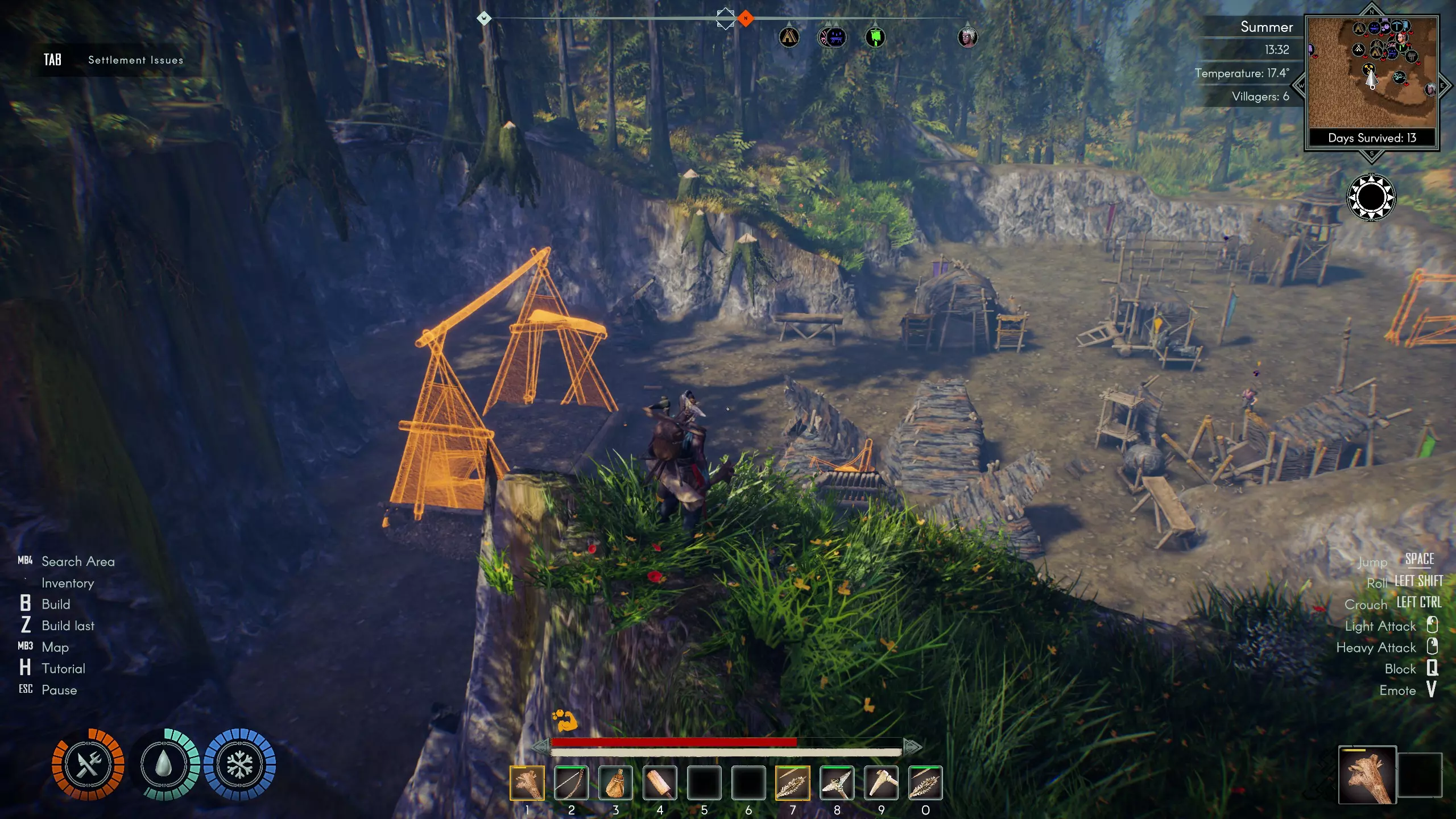Select the green banner compass marker
The width and height of the screenshot is (1456, 819).
(x=875, y=38)
